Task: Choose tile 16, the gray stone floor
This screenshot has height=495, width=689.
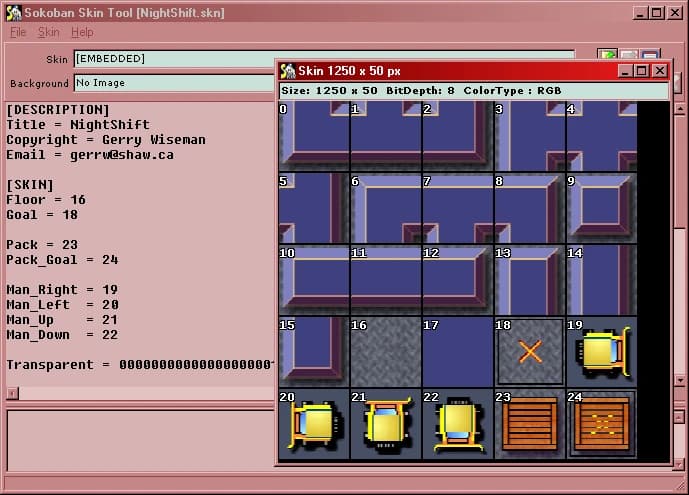Action: pyautogui.click(x=386, y=351)
